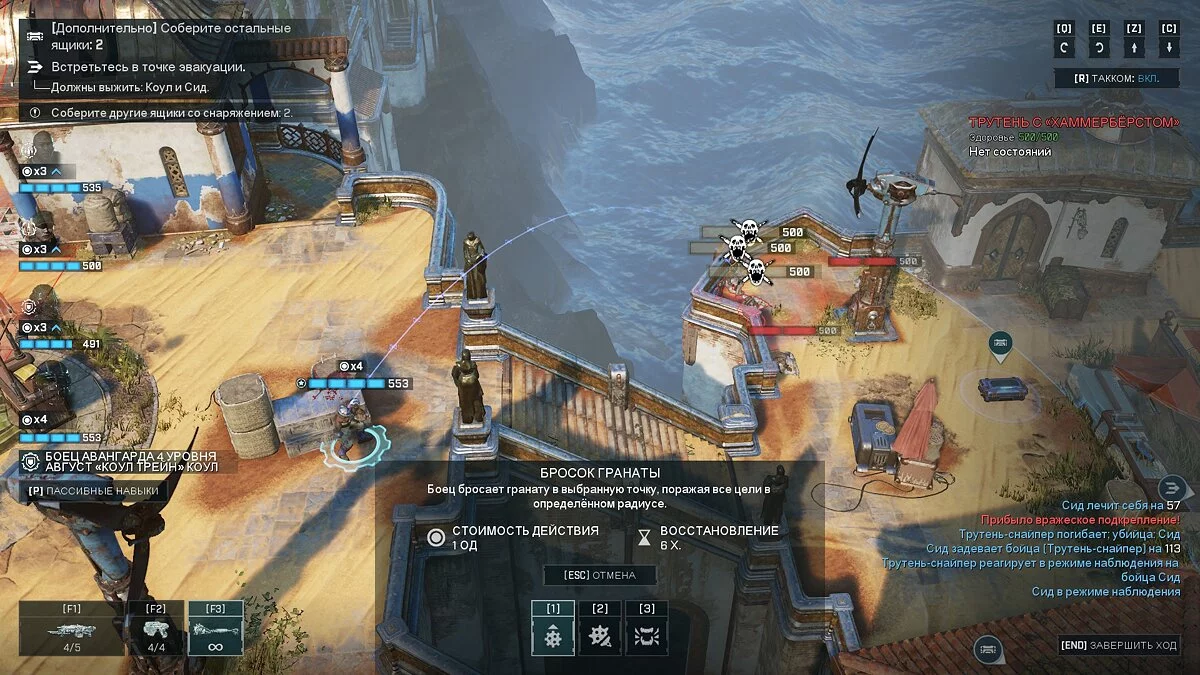Raise the camera with the up arrow button
The image size is (1200, 675).
pyautogui.click(x=1134, y=47)
